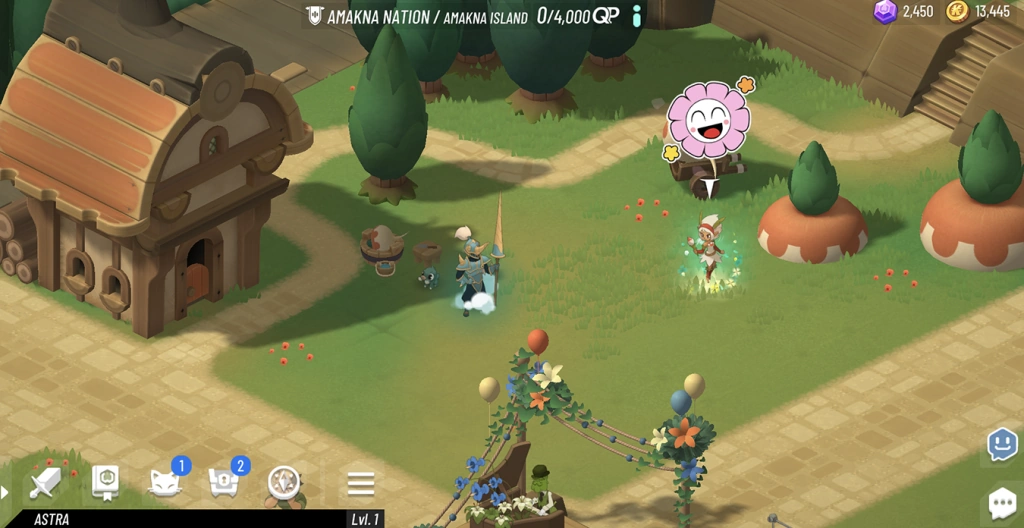Open the treasure chest icon with badge 2
Viewport: 1024px width, 528px height.
(224, 484)
